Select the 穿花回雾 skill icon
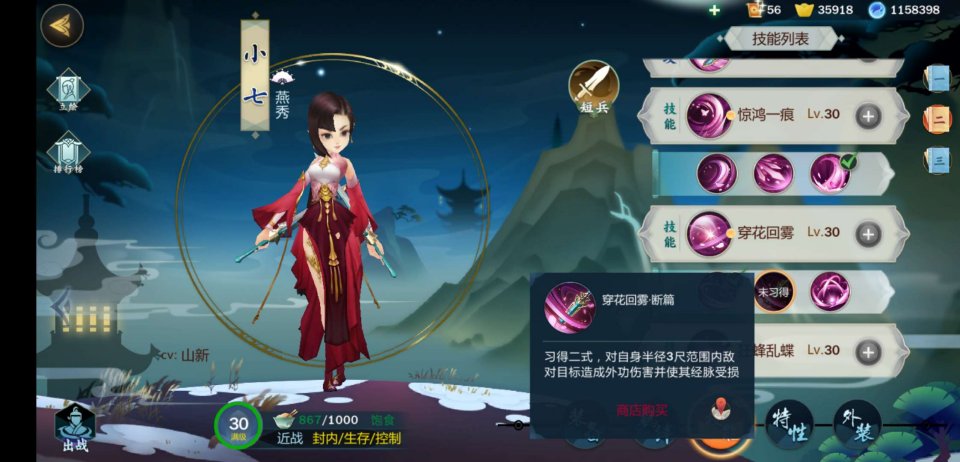960x462 pixels. click(x=709, y=233)
